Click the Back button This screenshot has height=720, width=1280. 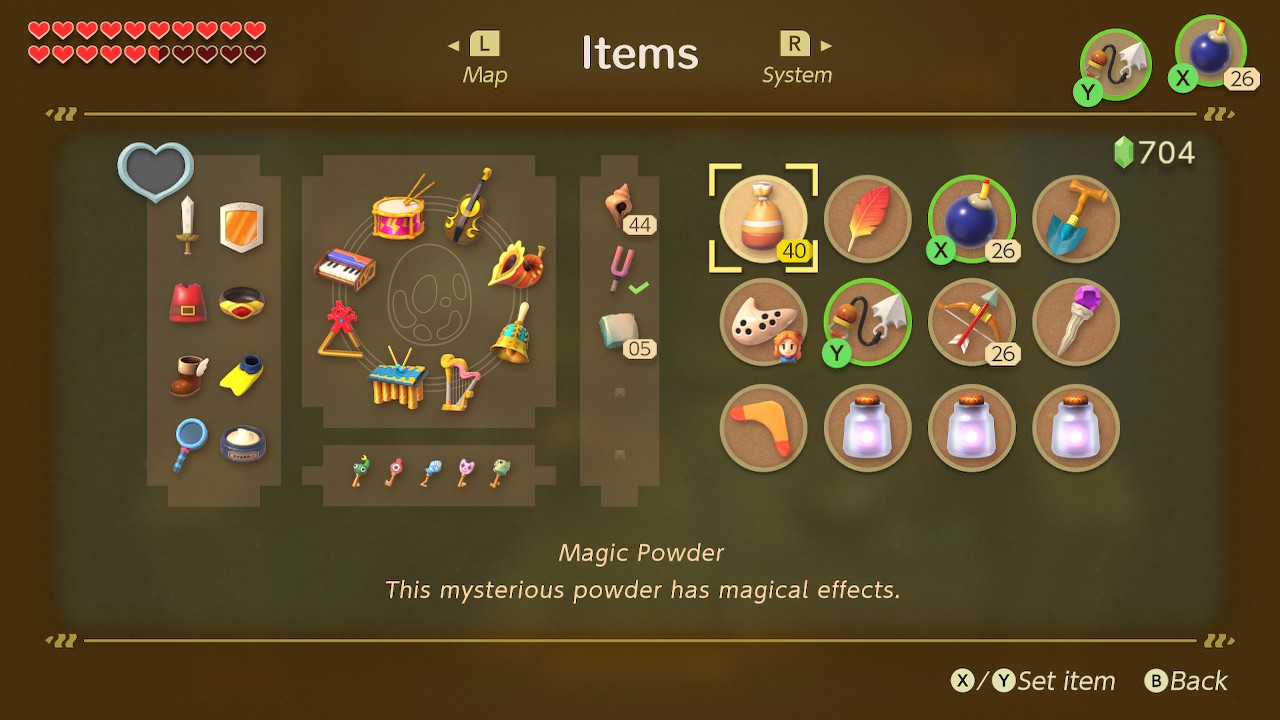point(1187,681)
